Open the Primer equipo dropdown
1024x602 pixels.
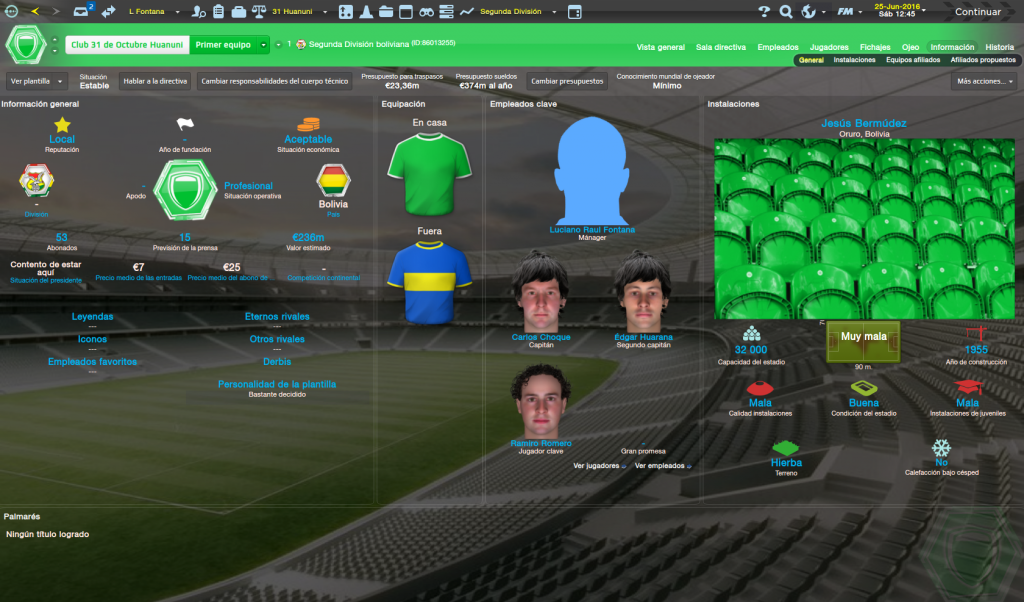click(230, 45)
